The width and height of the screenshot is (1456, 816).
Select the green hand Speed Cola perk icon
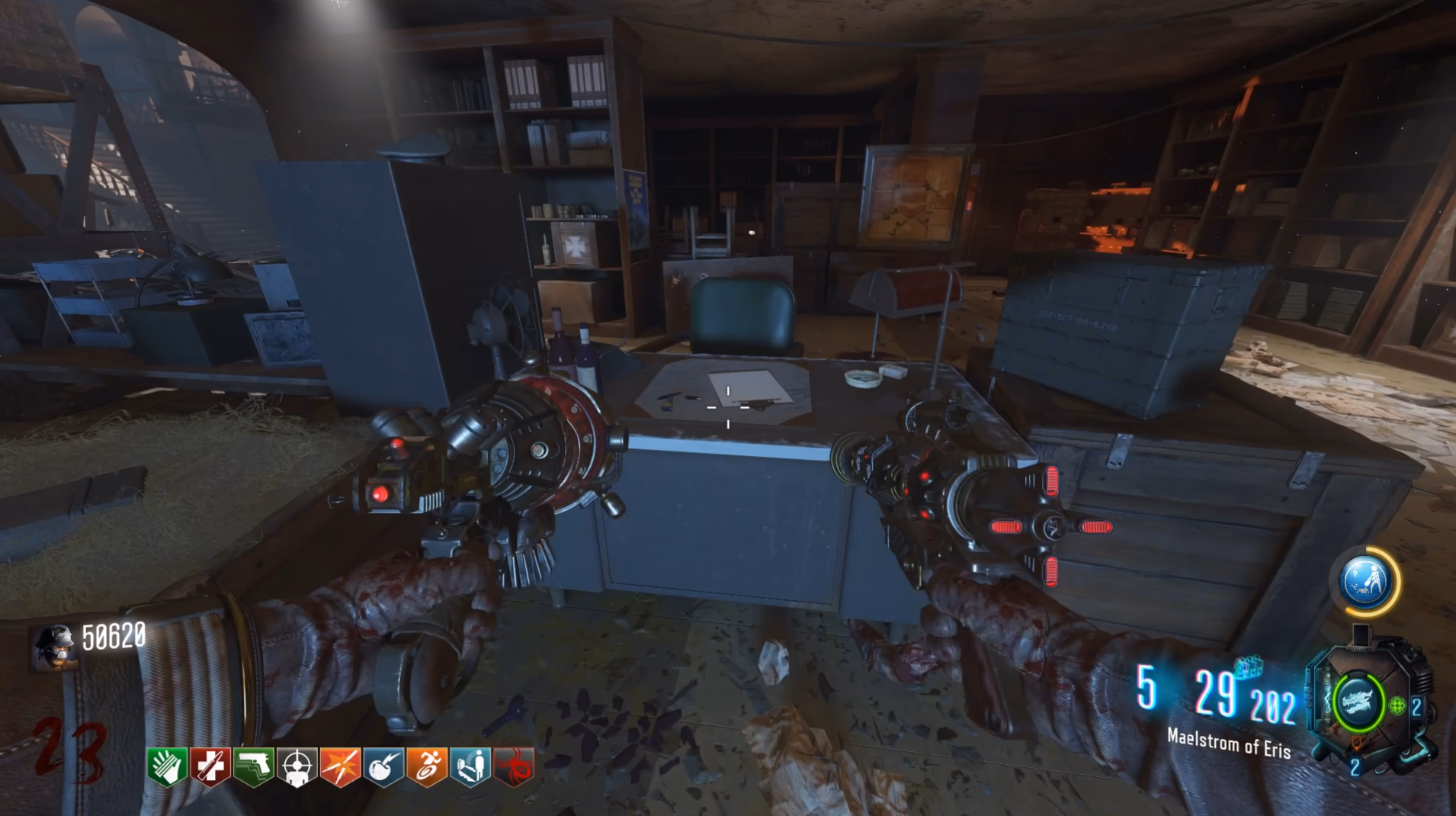click(167, 766)
